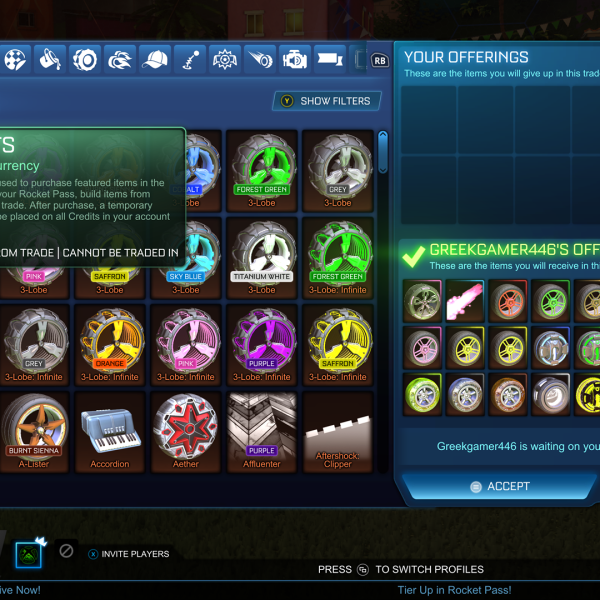
Task: Switch to the toppers cap tab
Action: [x=155, y=60]
